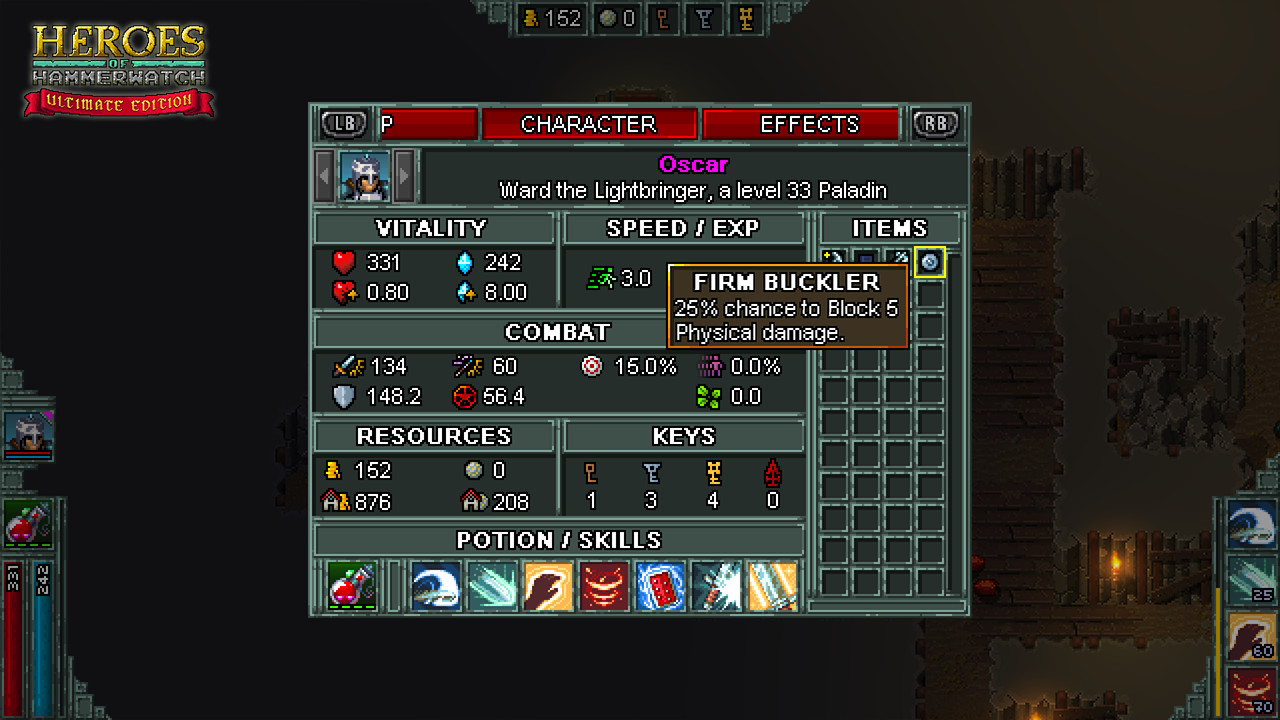Open the Effects tab
This screenshot has height=720, width=1280.
pos(809,124)
